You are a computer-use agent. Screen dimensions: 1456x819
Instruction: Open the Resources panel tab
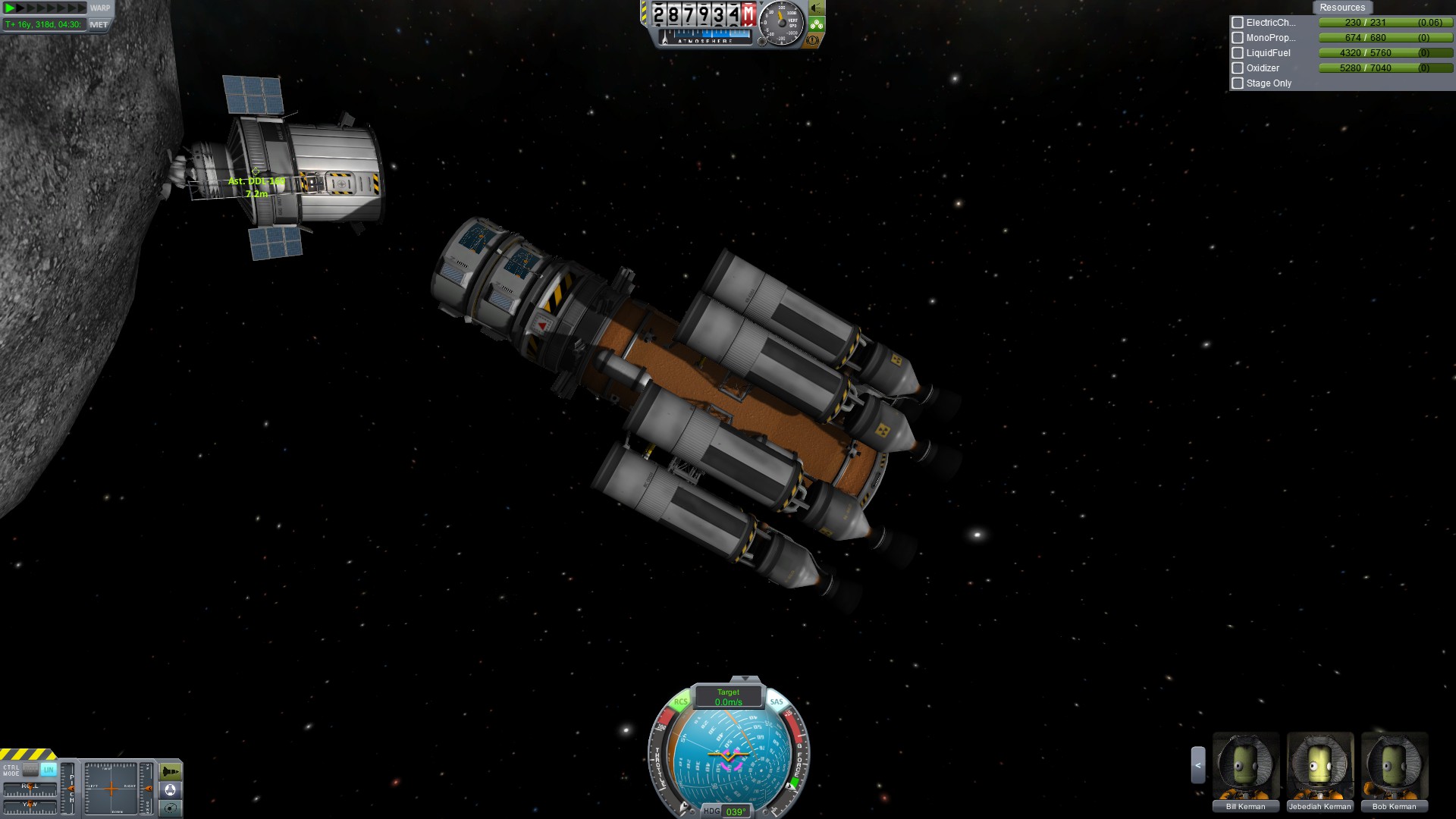[1341, 8]
